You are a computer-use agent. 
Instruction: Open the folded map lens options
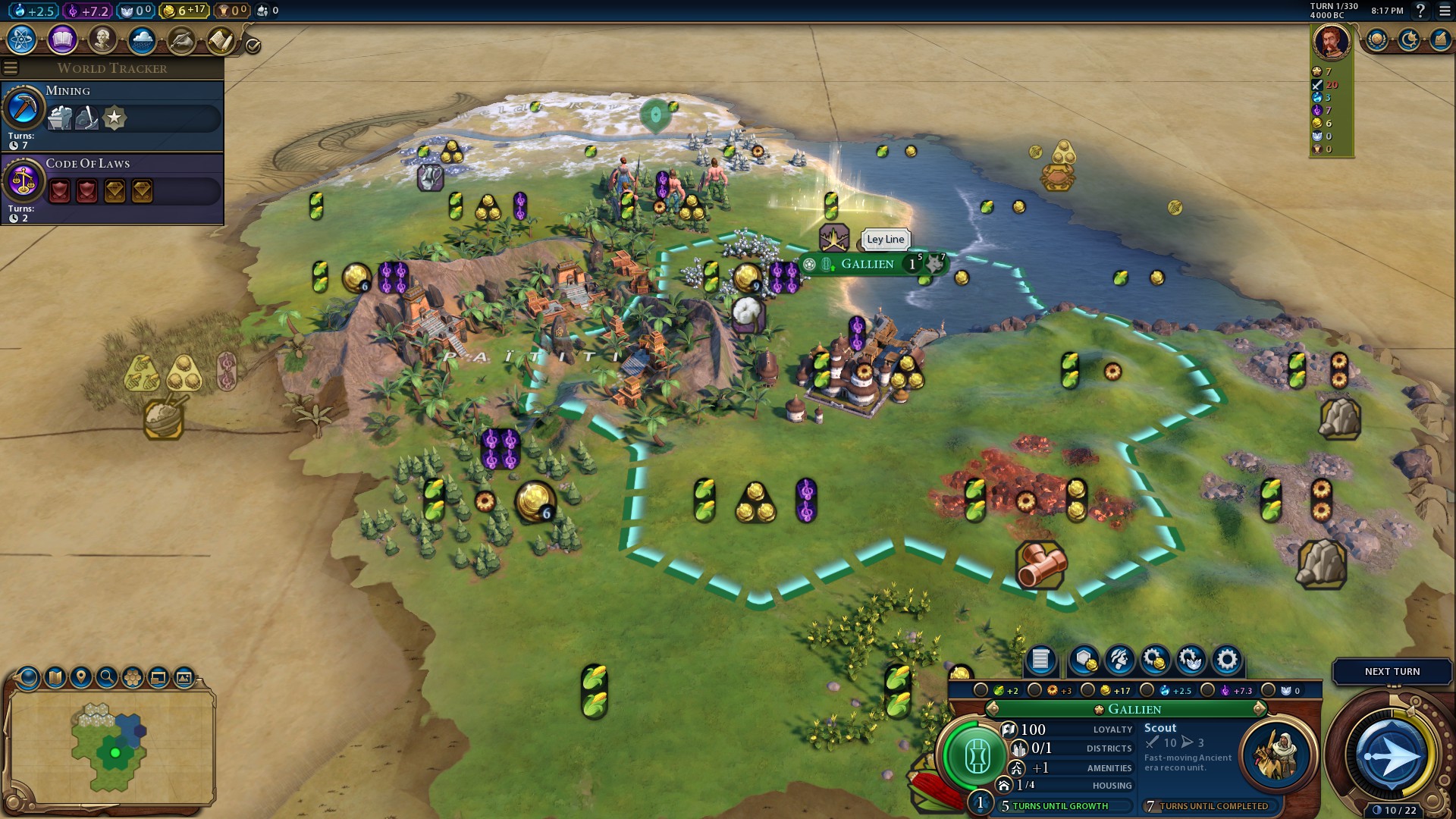point(55,677)
